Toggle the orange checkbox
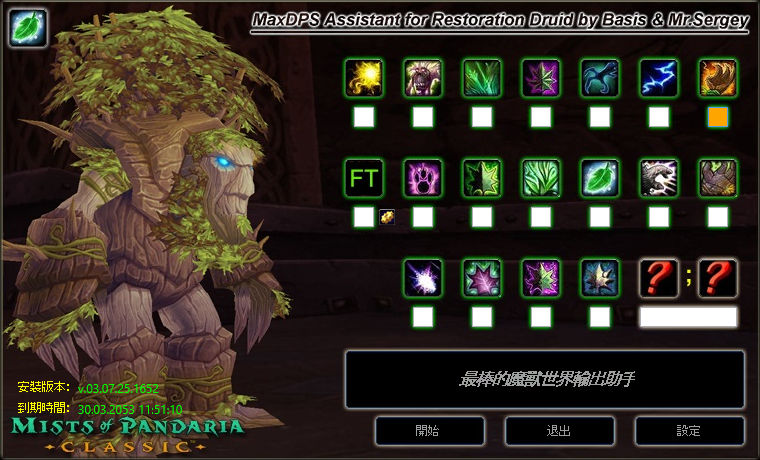 click(x=718, y=117)
